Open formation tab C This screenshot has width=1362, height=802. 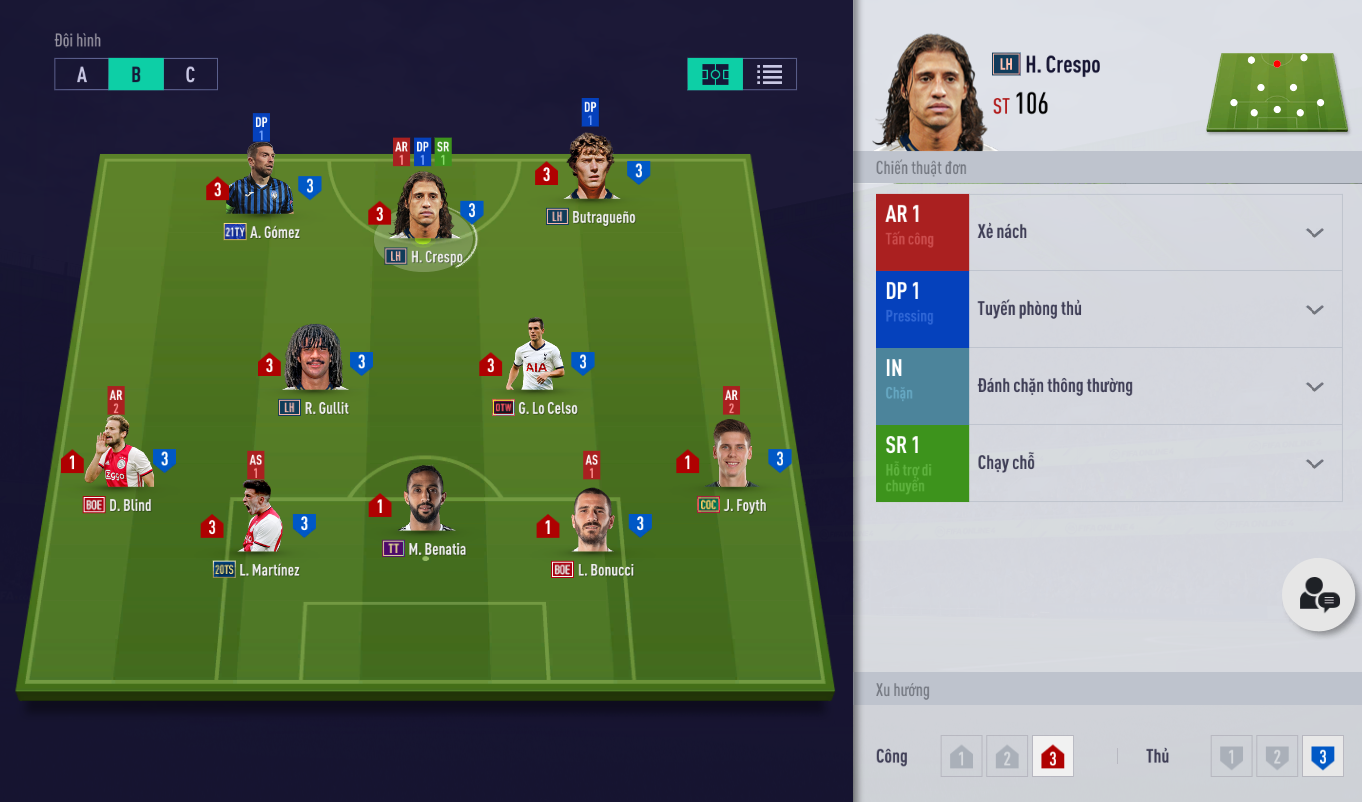pyautogui.click(x=190, y=75)
